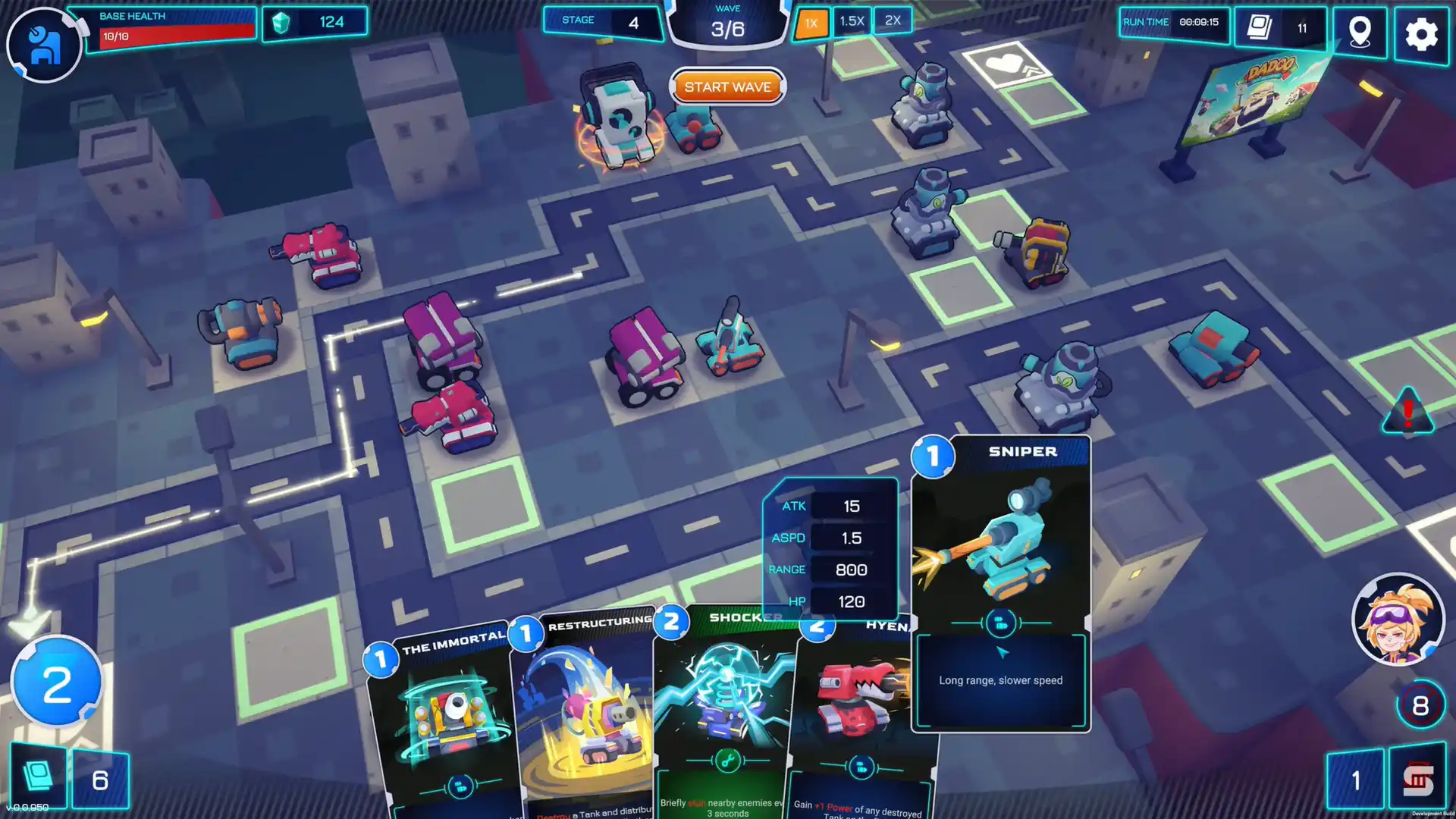This screenshot has width=1456, height=819.
Task: Click the circular badge showing 8
Action: (x=1420, y=705)
